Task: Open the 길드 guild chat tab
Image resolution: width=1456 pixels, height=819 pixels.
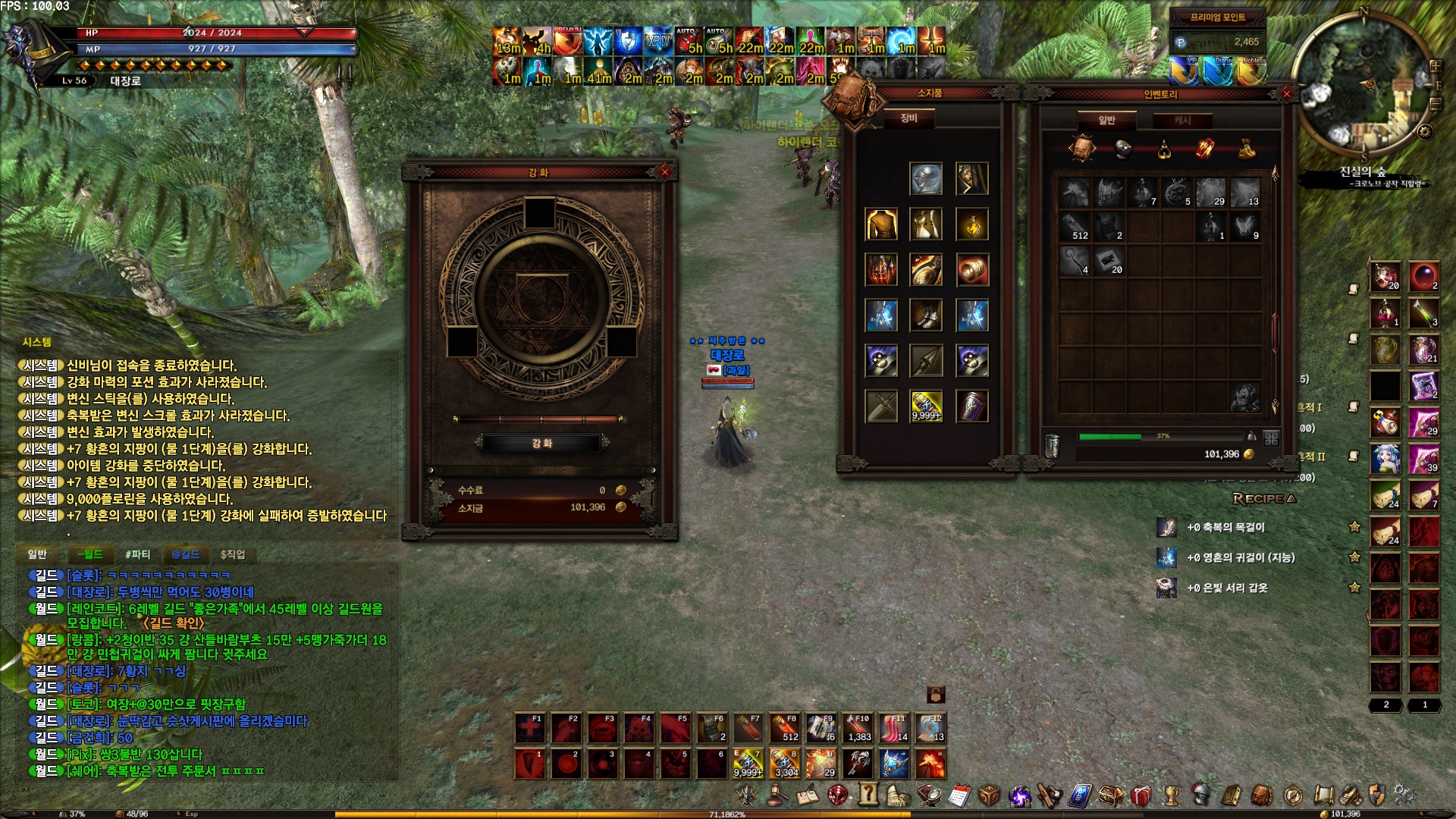Action: tap(186, 554)
